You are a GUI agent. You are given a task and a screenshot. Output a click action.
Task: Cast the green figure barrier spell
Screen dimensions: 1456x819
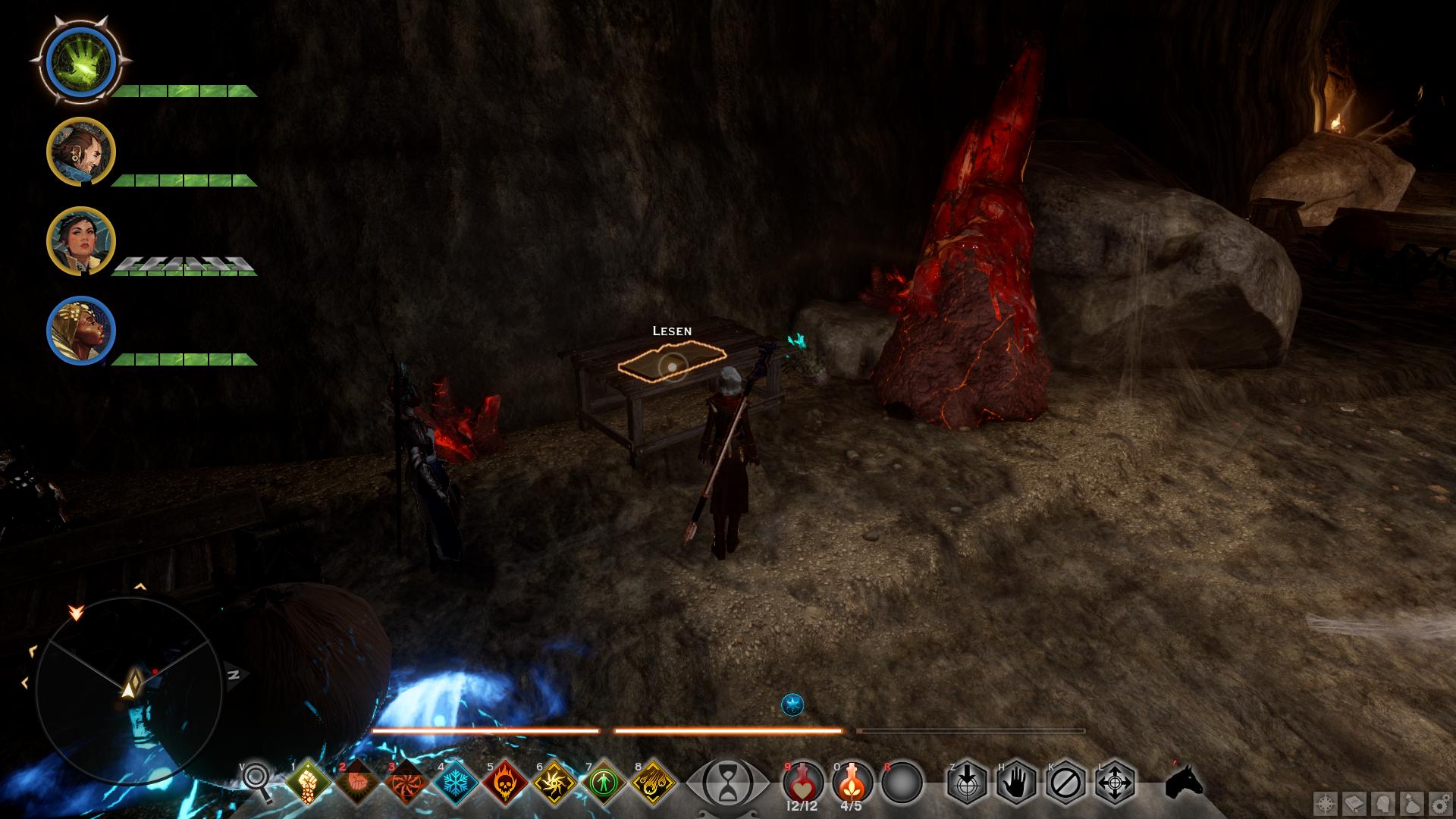(x=604, y=782)
